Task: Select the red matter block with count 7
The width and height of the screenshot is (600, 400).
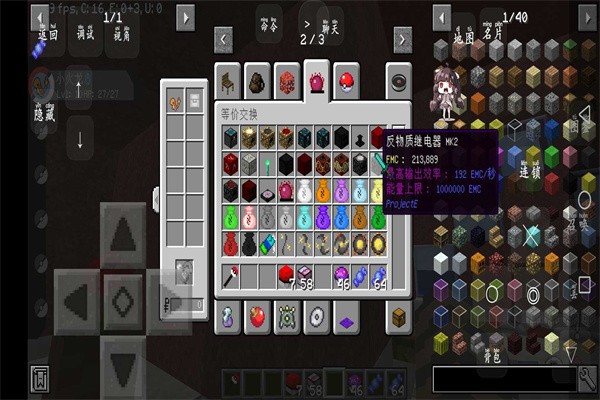Action: [285, 274]
